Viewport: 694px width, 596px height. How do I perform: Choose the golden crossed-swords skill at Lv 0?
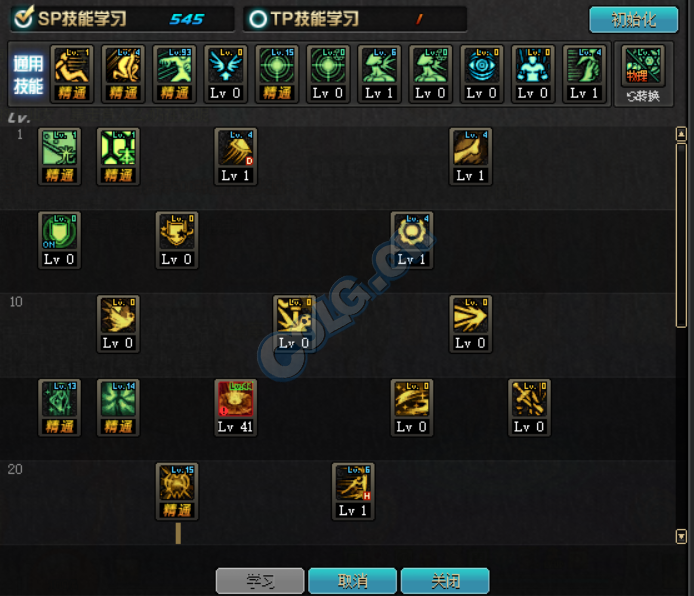pos(528,400)
